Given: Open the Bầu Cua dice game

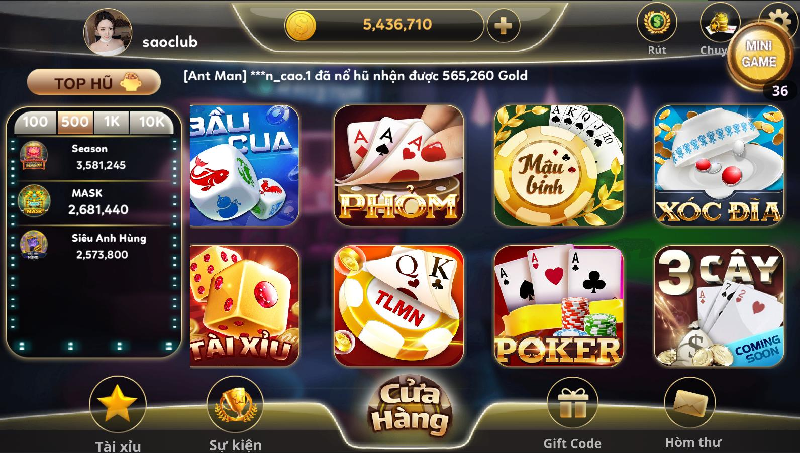Looking at the screenshot, I should pyautogui.click(x=237, y=164).
